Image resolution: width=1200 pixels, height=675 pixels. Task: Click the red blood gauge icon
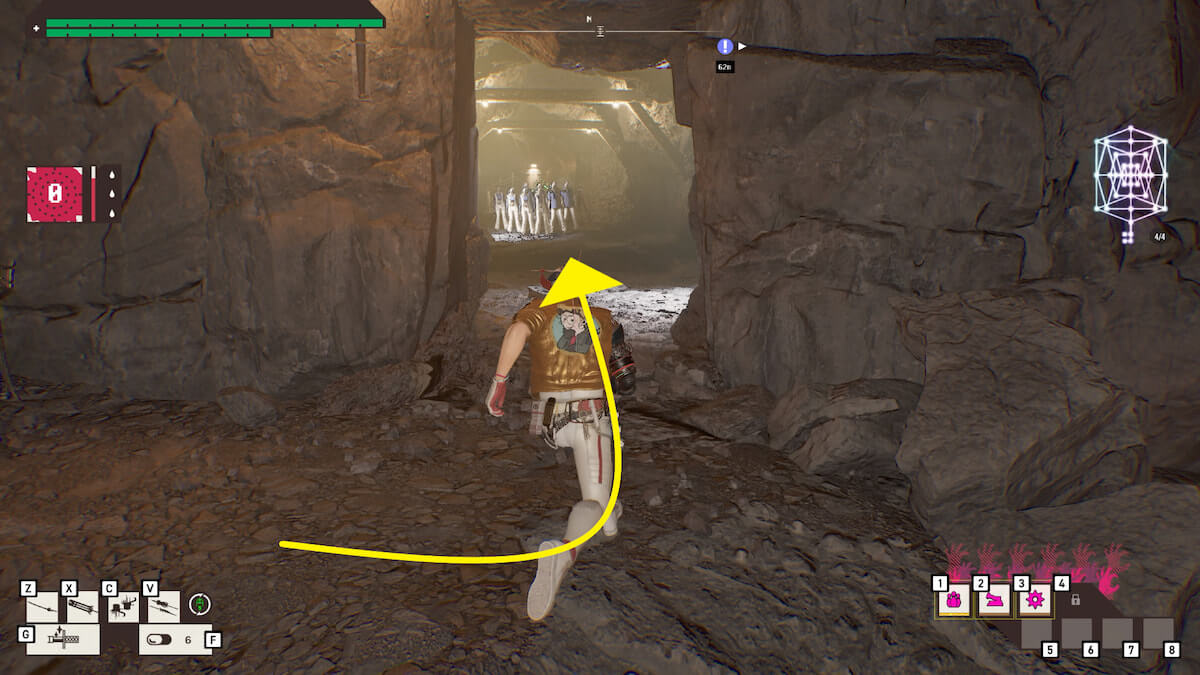tap(55, 194)
